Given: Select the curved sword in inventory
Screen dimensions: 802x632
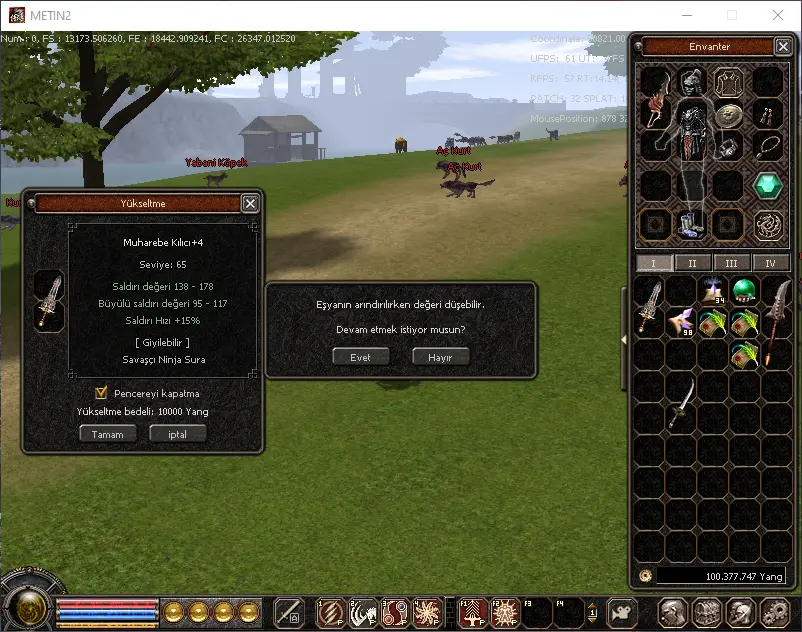Looking at the screenshot, I should (682, 402).
